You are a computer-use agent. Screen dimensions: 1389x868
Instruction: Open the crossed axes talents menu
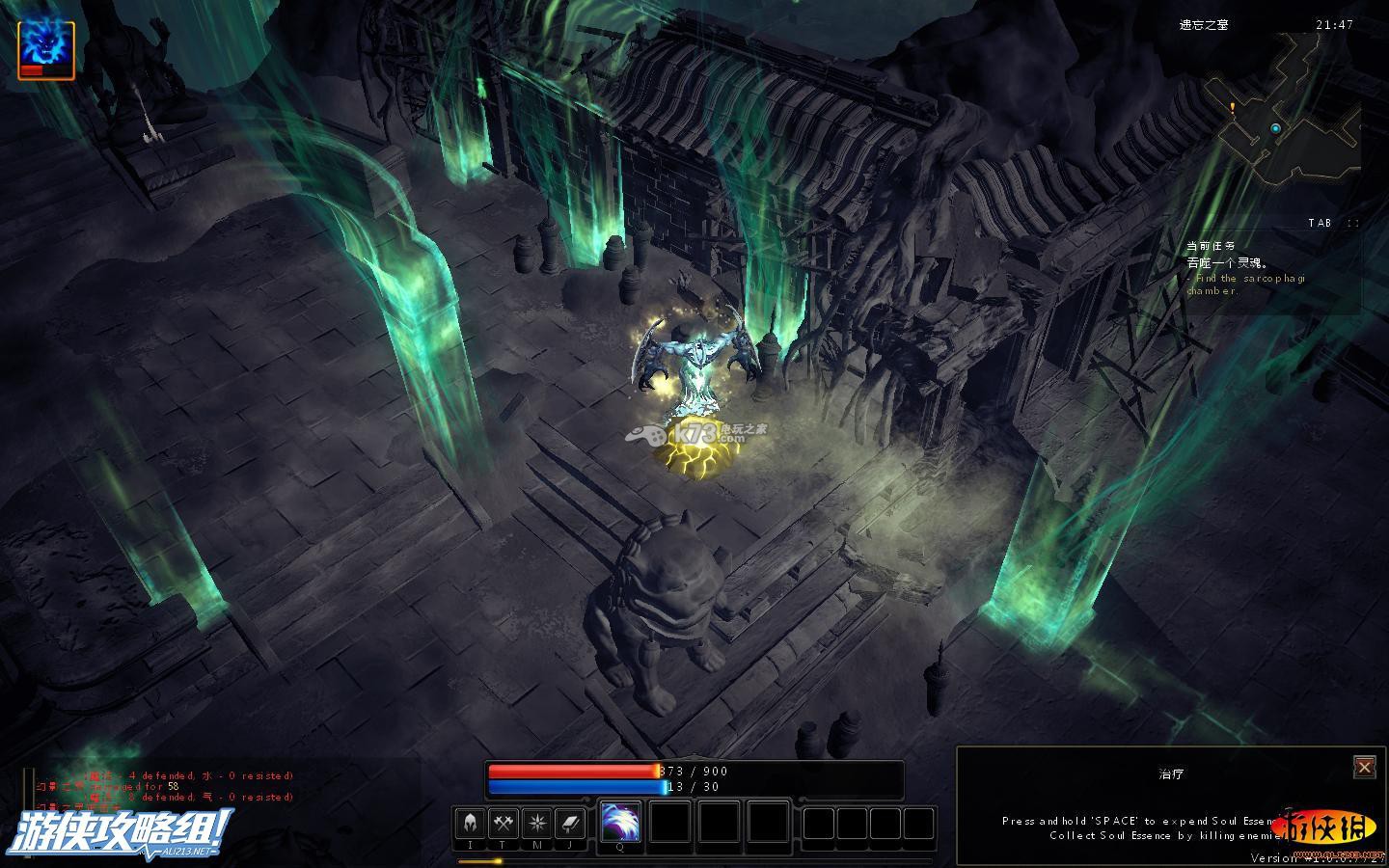point(503,824)
